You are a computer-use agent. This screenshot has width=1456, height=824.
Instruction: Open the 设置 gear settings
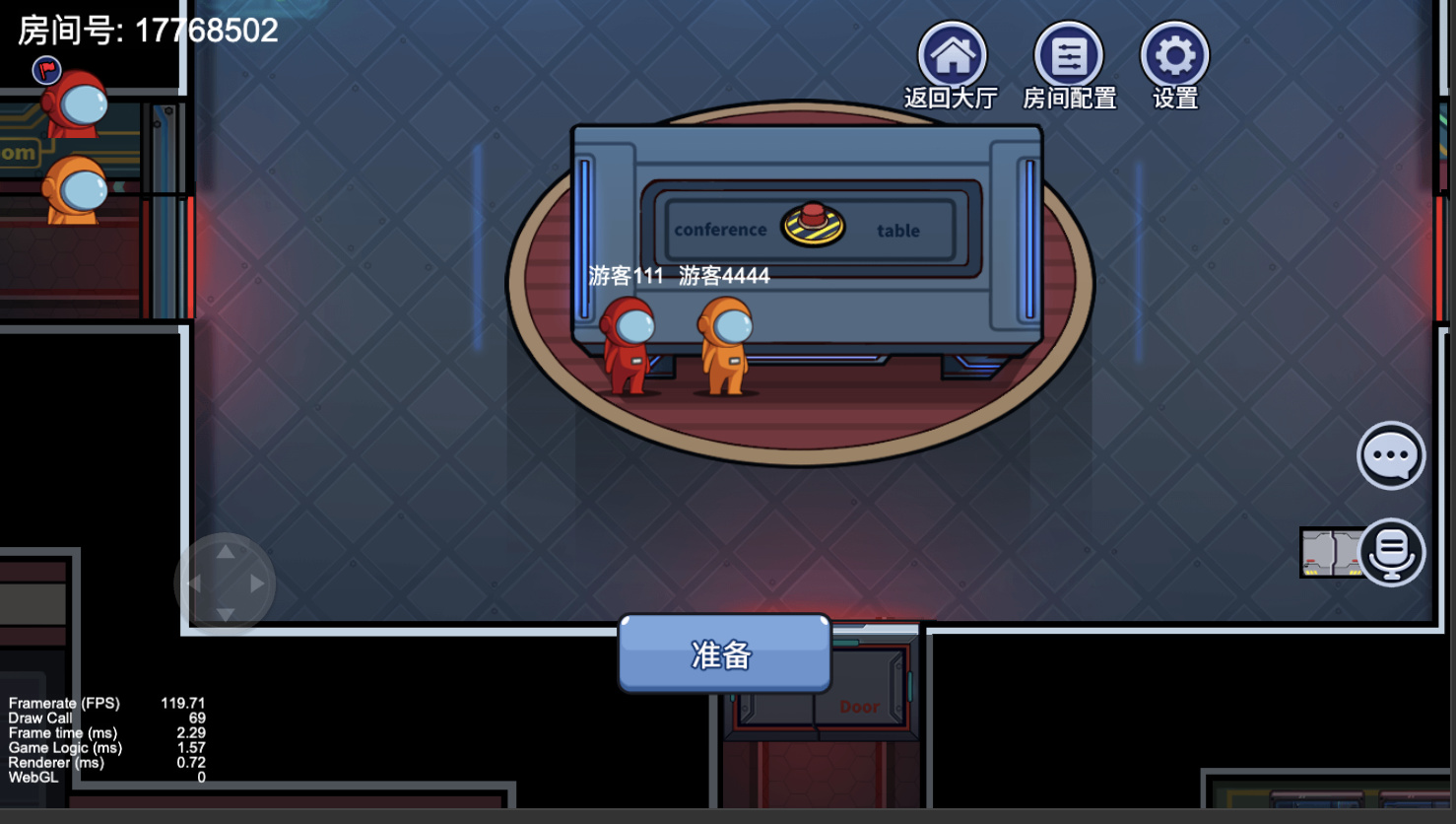[x=1174, y=56]
